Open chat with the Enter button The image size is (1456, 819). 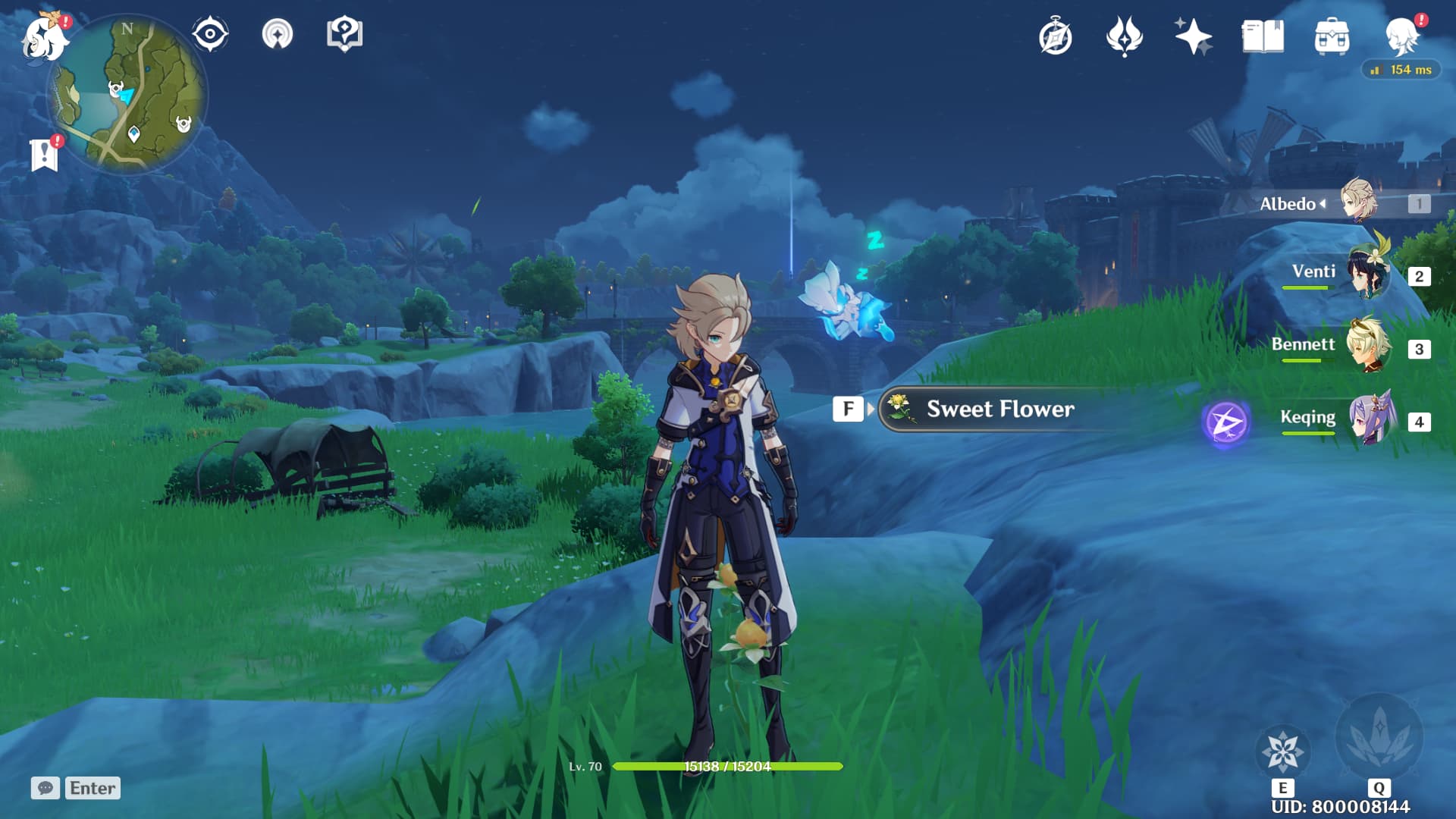(x=91, y=789)
